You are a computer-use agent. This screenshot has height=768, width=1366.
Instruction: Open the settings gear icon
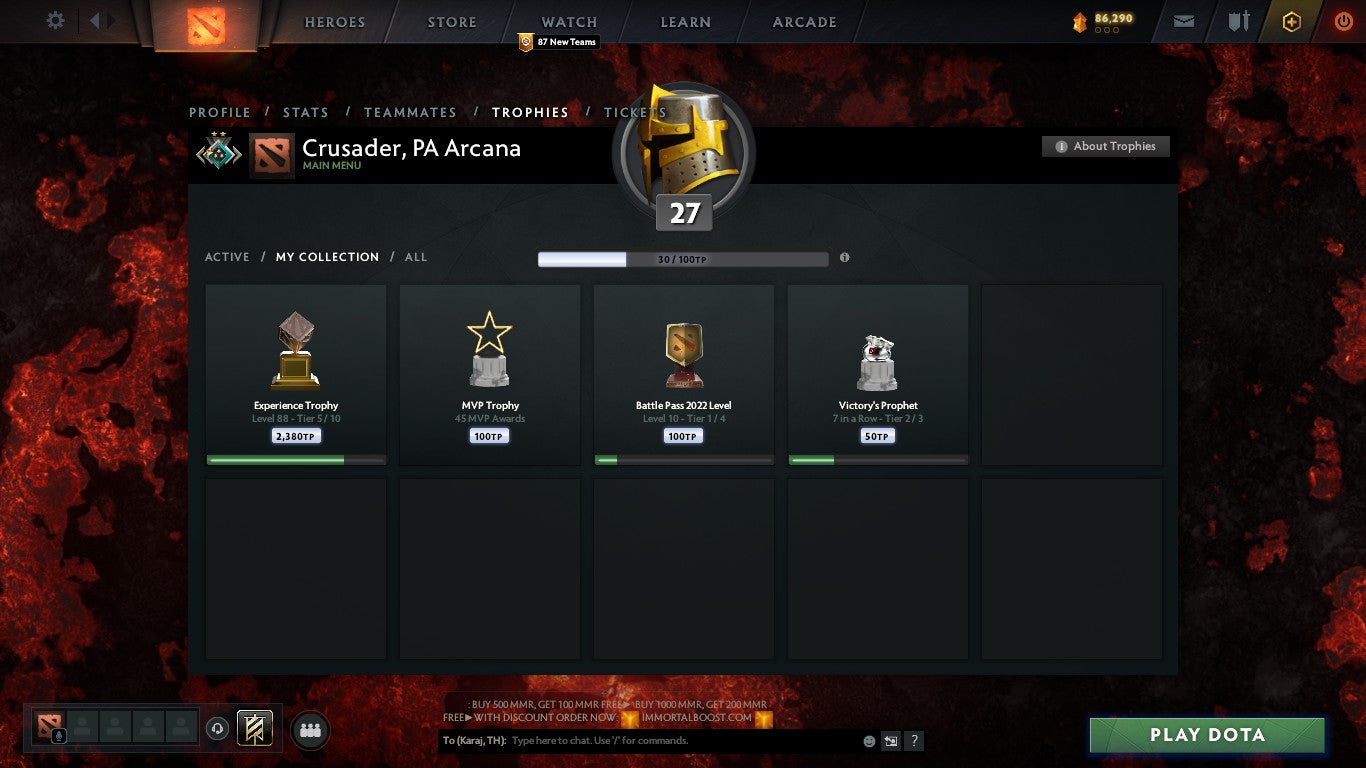coord(55,20)
